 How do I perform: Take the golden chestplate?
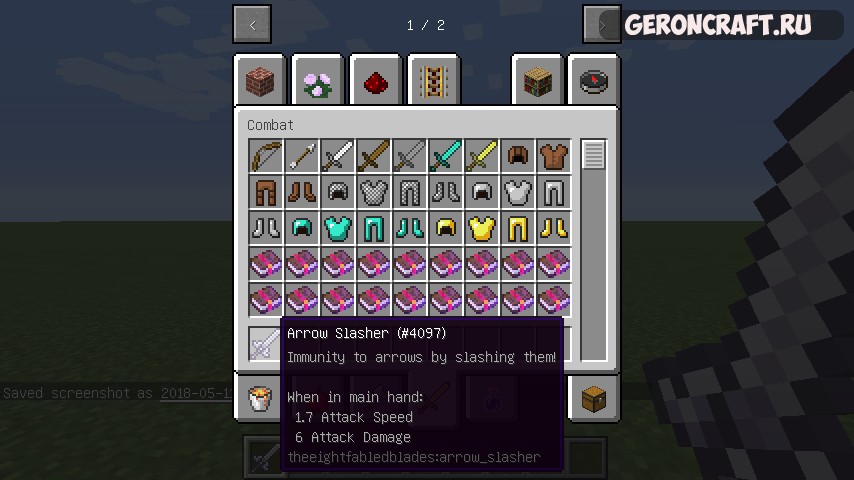pos(483,228)
